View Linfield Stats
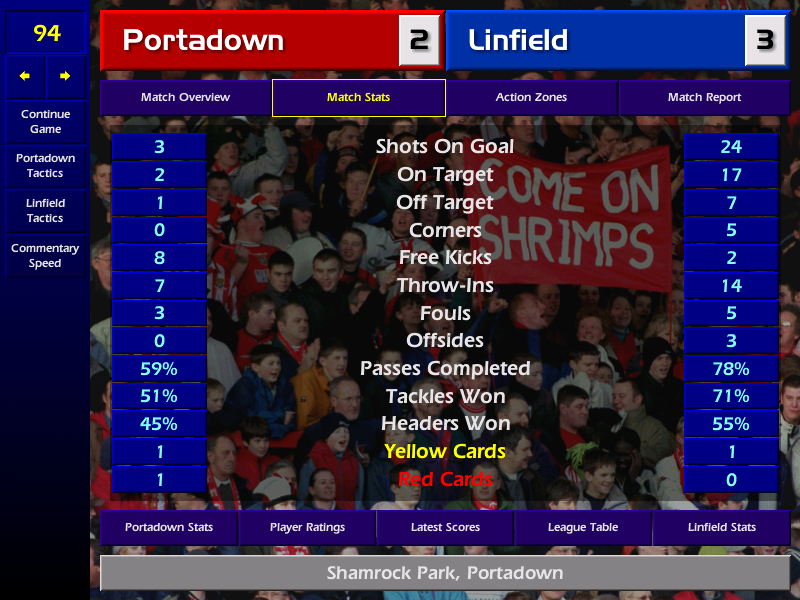The image size is (800, 600). [721, 527]
